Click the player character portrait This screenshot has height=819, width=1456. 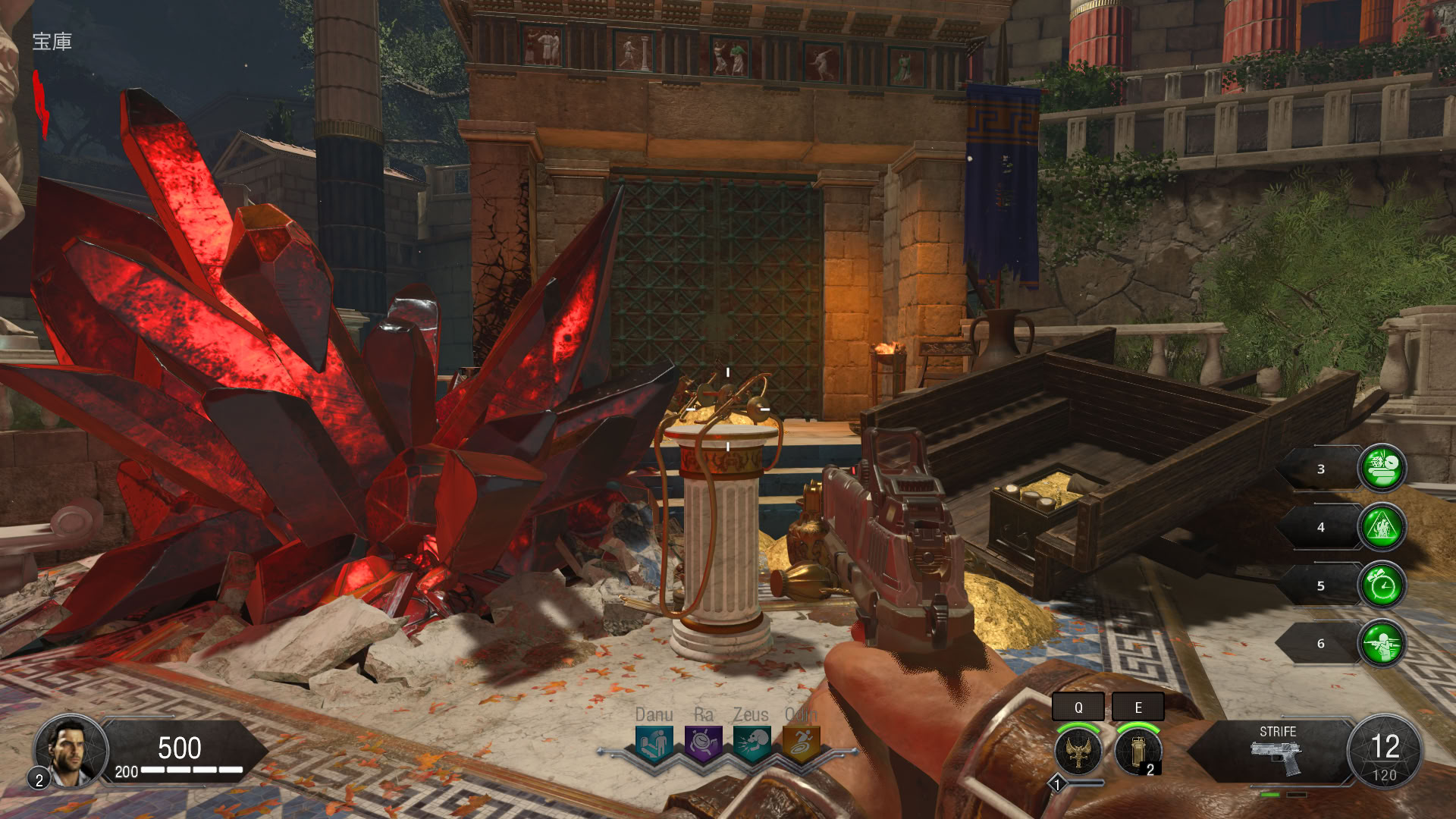pyautogui.click(x=70, y=751)
